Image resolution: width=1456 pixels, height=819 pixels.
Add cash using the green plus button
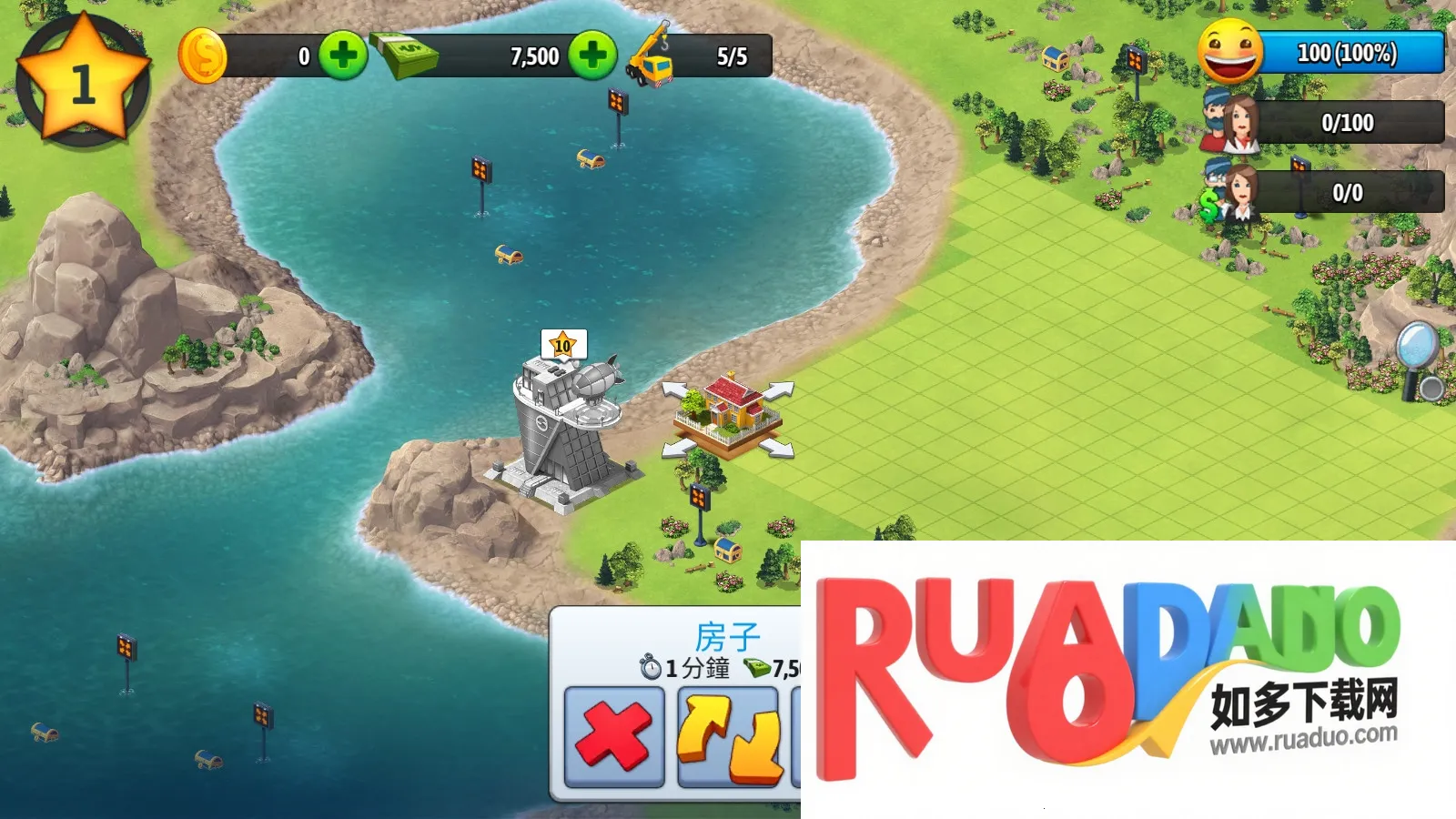592,56
